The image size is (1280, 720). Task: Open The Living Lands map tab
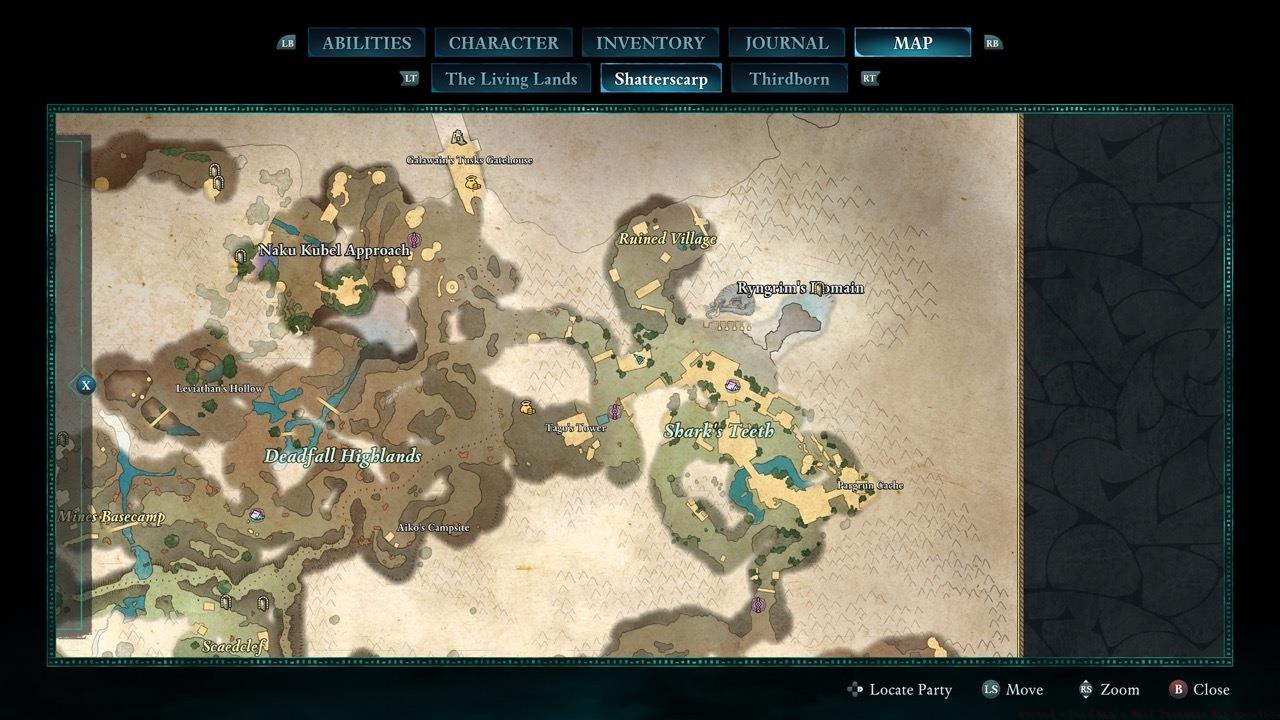511,78
